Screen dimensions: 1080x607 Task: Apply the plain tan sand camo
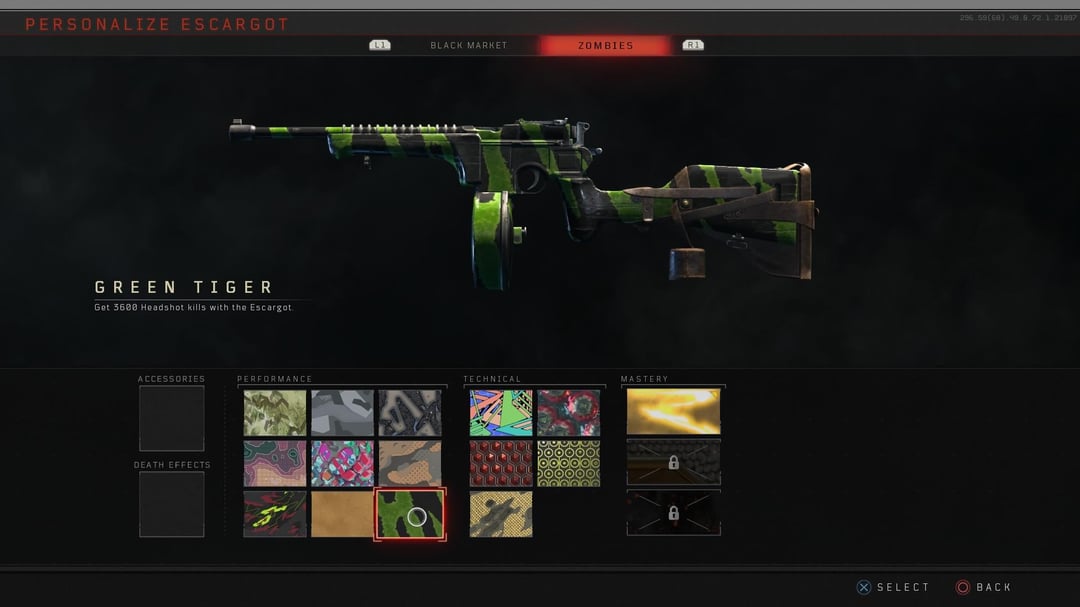coord(342,514)
